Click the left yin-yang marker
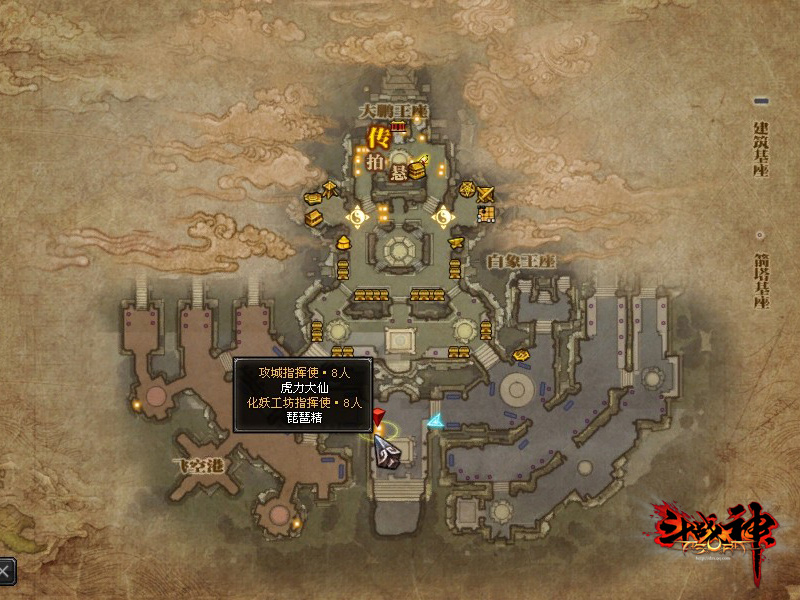The height and width of the screenshot is (600, 800). (x=357, y=214)
